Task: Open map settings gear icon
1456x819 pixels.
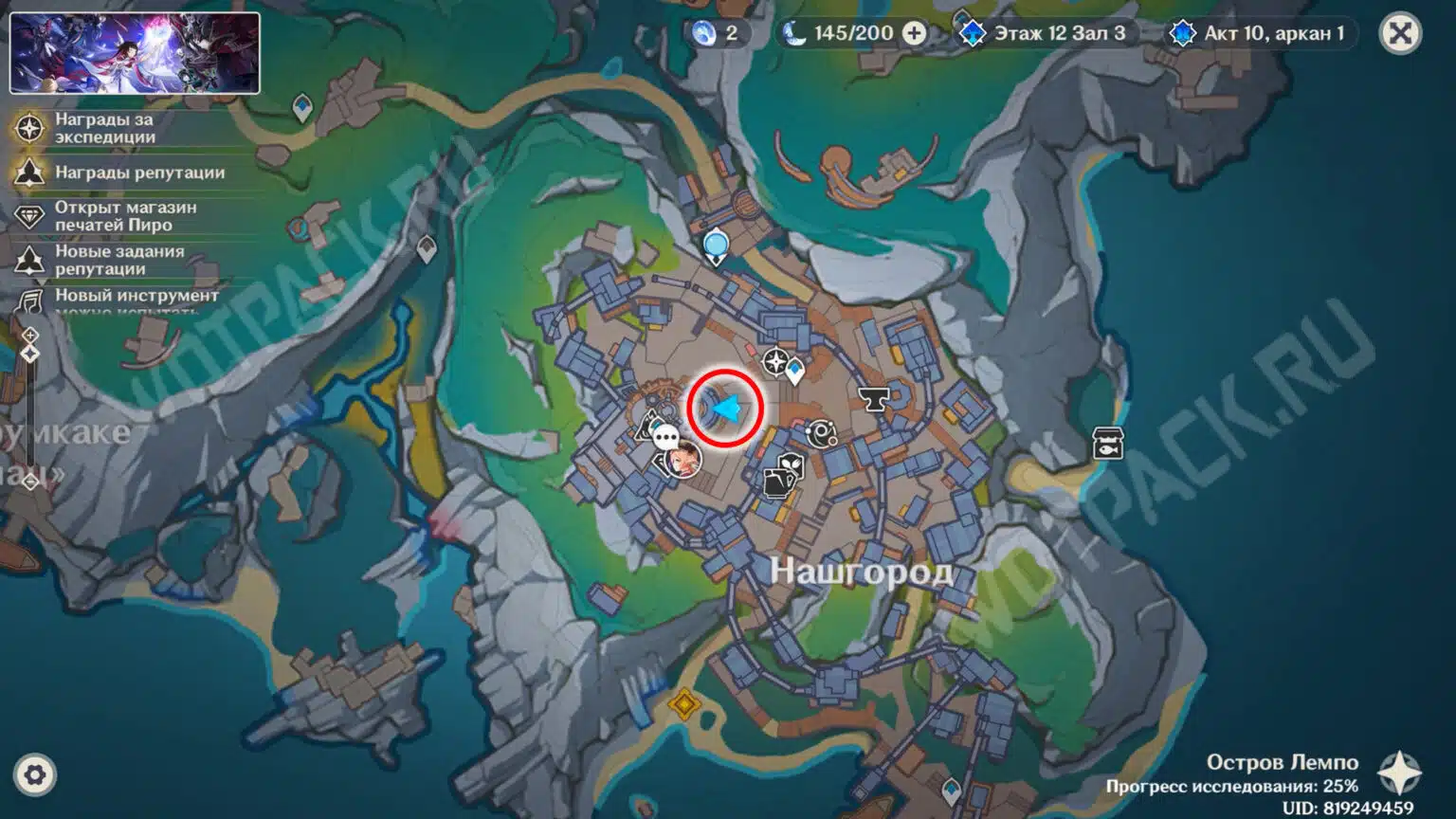Action: click(x=35, y=775)
